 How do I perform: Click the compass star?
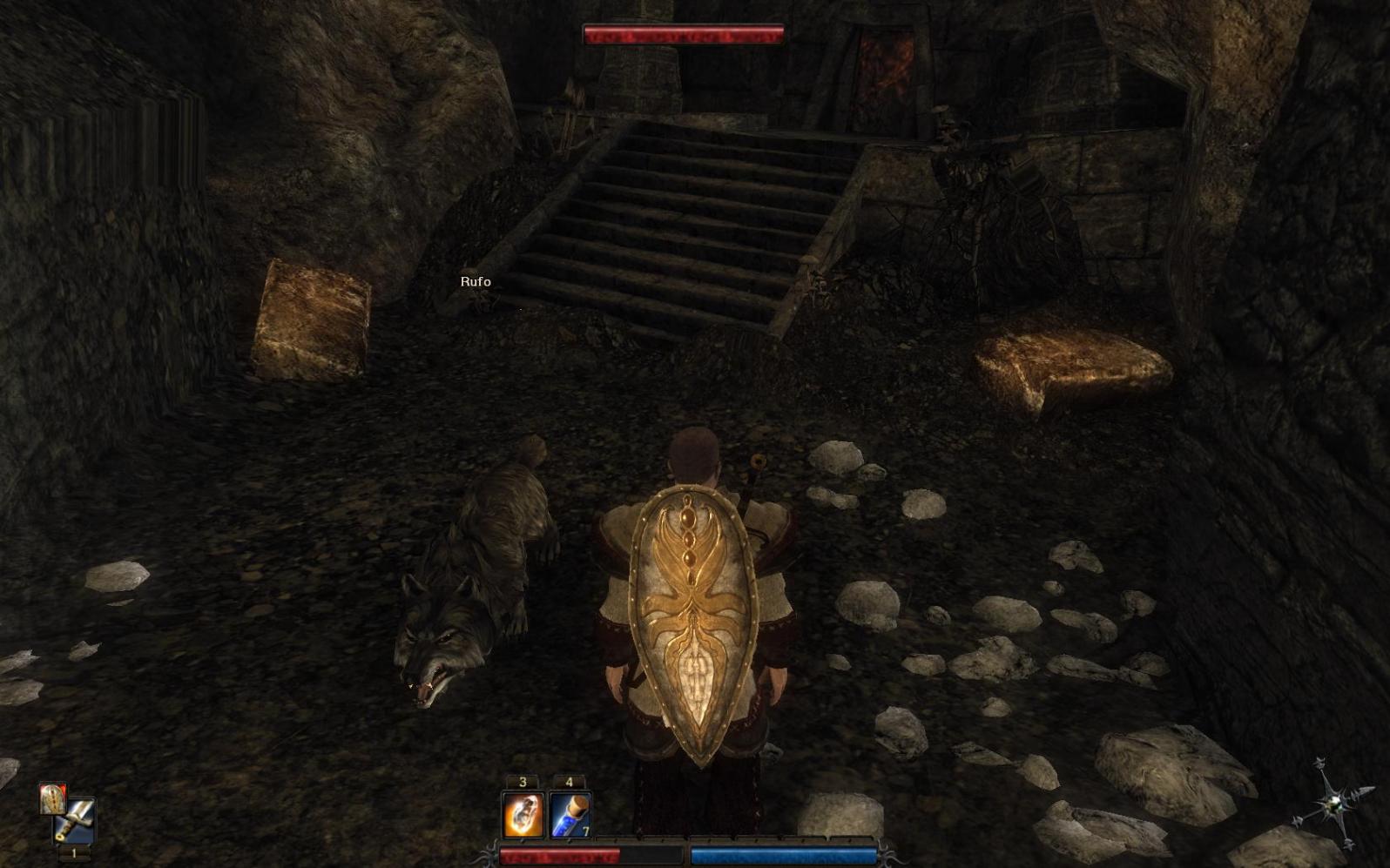[1333, 802]
